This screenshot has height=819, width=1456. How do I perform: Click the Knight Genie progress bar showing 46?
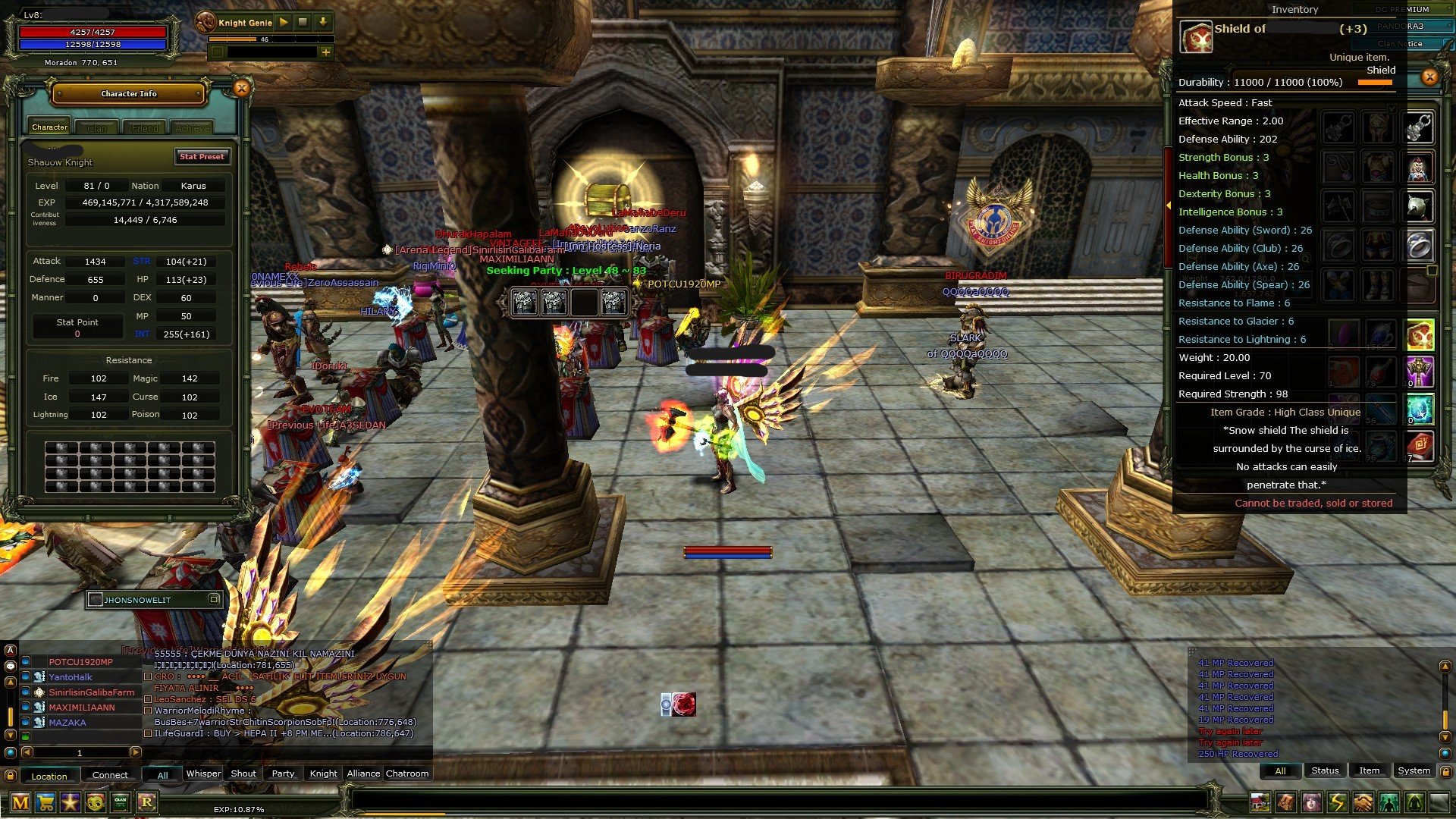point(265,41)
